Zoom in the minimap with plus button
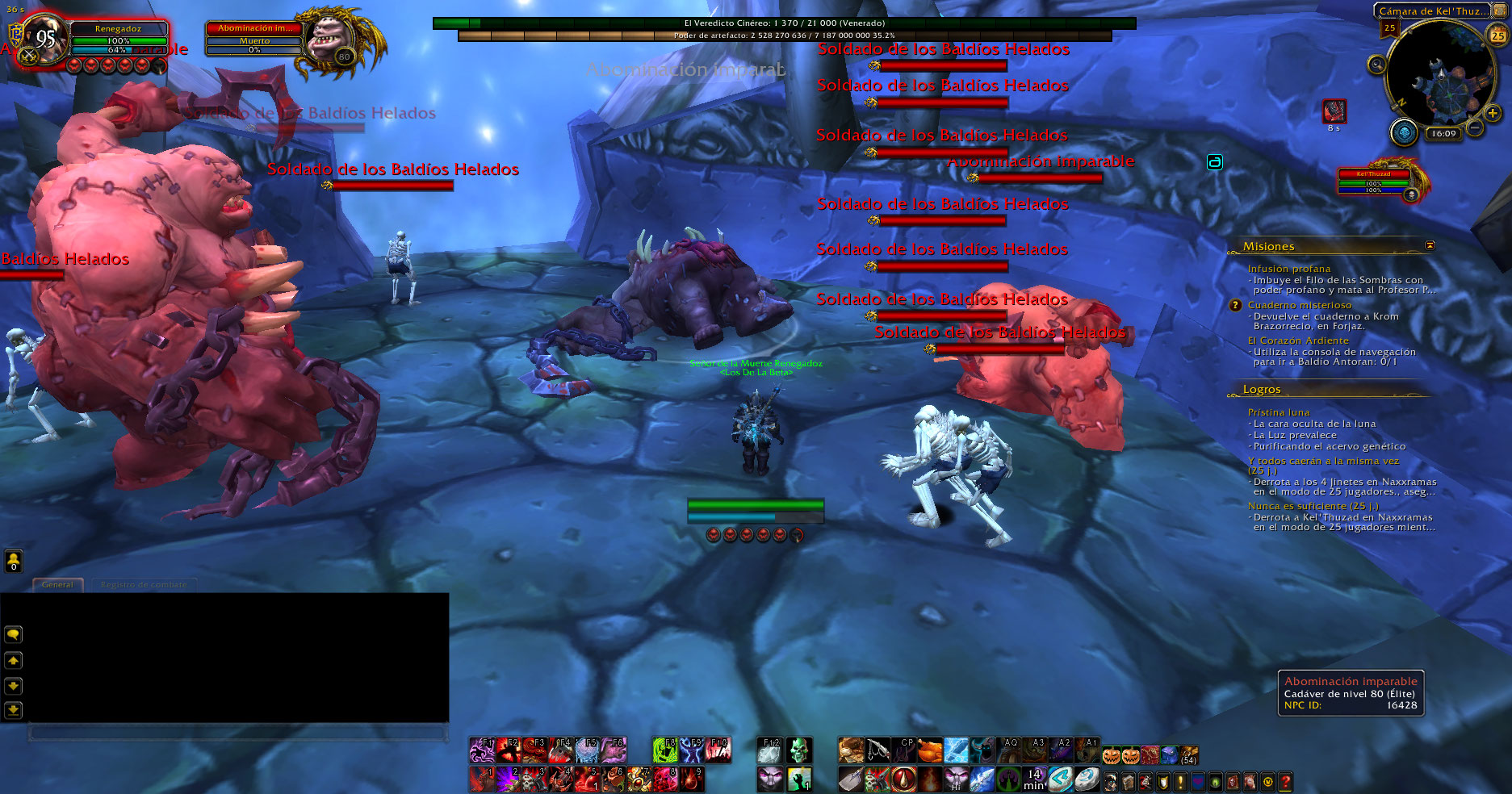This screenshot has height=794, width=1512. click(1493, 114)
